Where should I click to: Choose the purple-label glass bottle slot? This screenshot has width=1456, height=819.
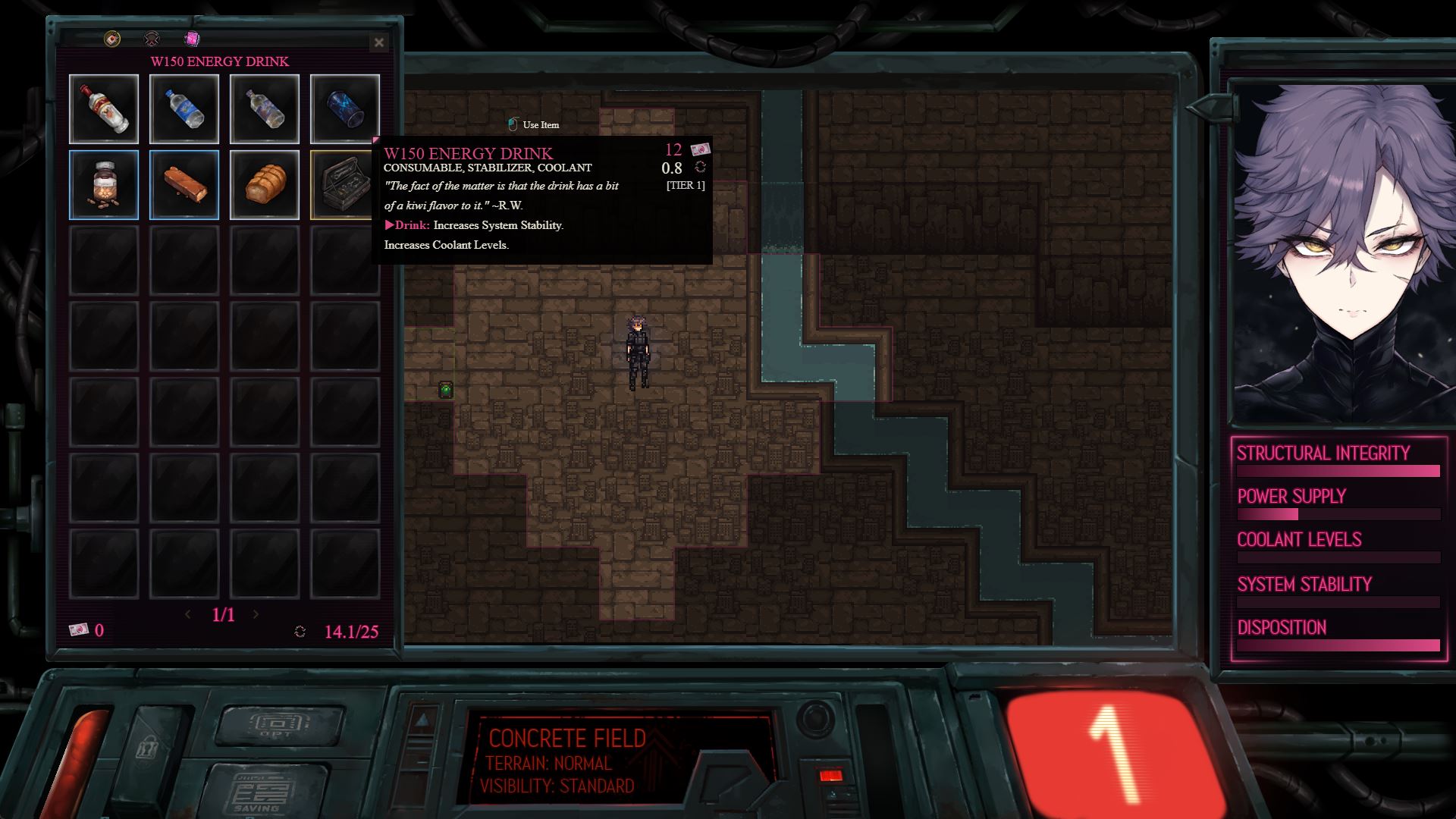click(265, 109)
